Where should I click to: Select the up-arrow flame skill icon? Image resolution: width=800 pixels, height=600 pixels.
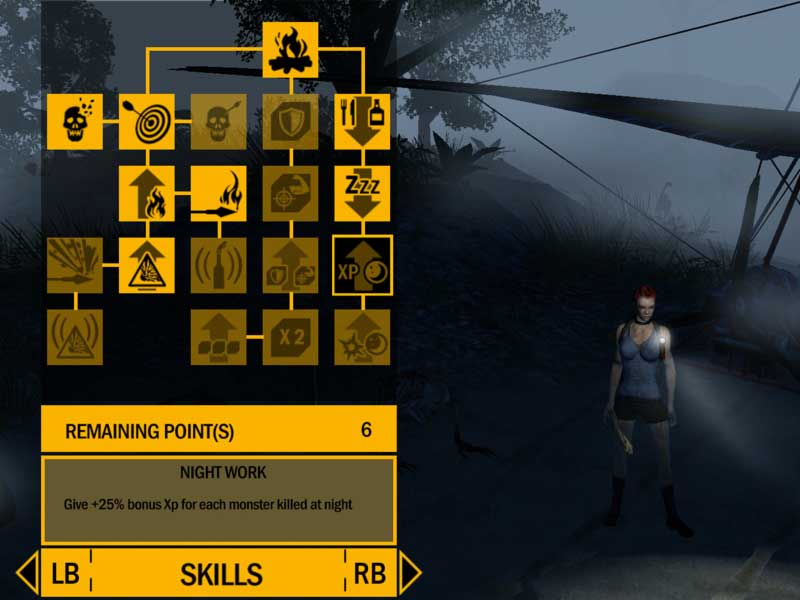click(x=147, y=193)
